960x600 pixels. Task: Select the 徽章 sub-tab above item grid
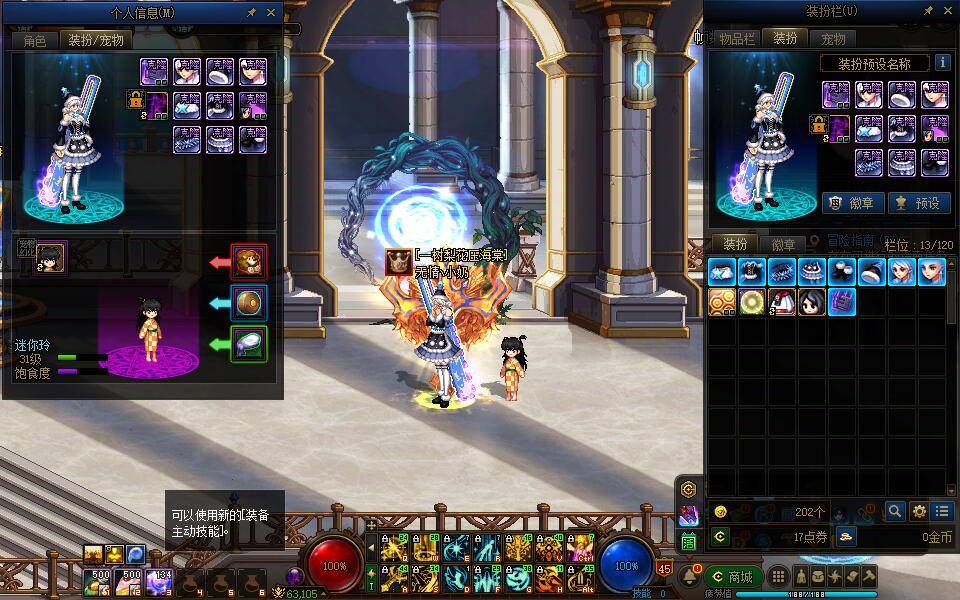[x=784, y=245]
